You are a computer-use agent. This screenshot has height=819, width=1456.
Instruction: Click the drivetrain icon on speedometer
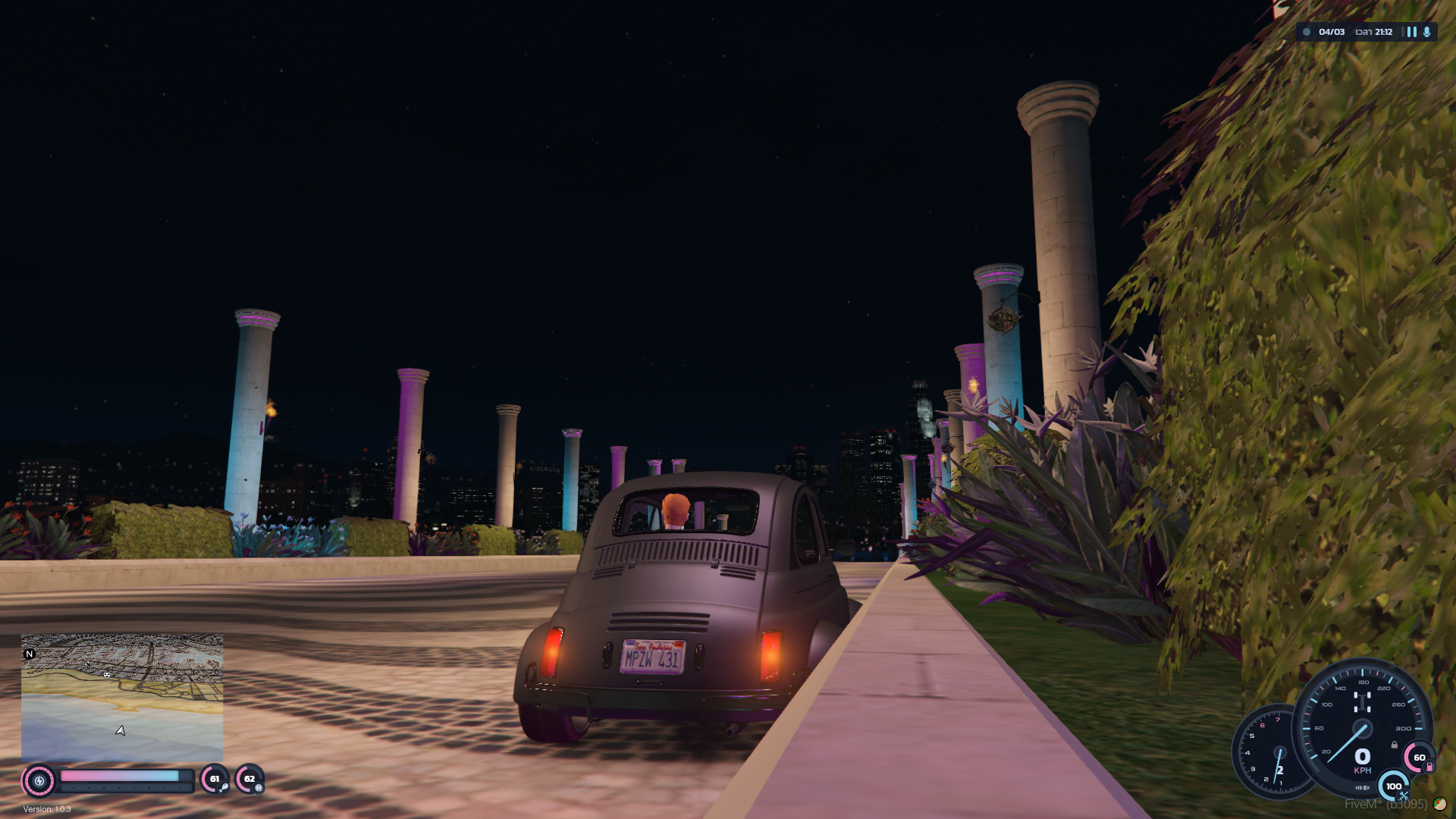[x=1362, y=701]
